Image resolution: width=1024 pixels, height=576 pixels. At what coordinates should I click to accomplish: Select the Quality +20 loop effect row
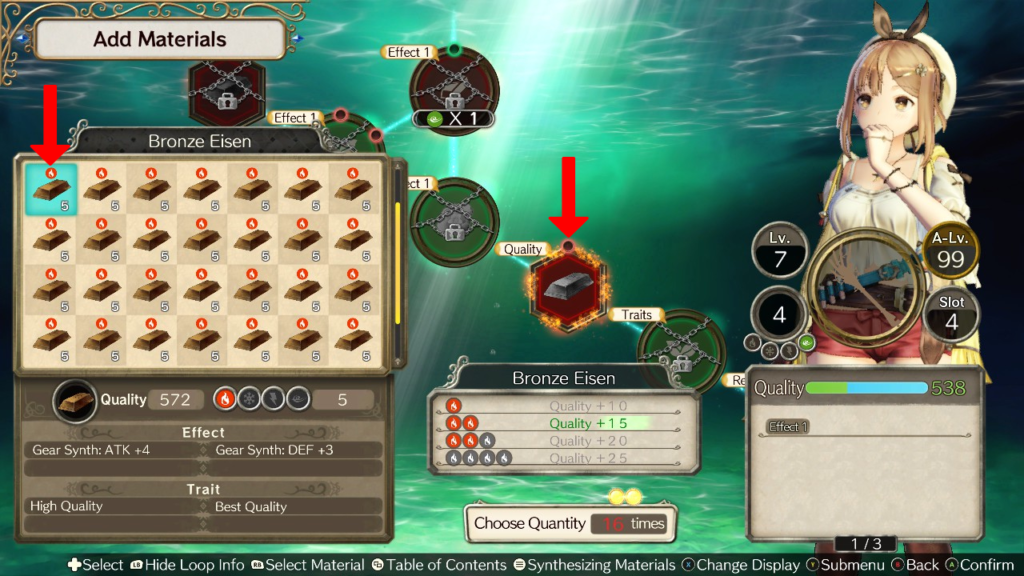coord(565,441)
